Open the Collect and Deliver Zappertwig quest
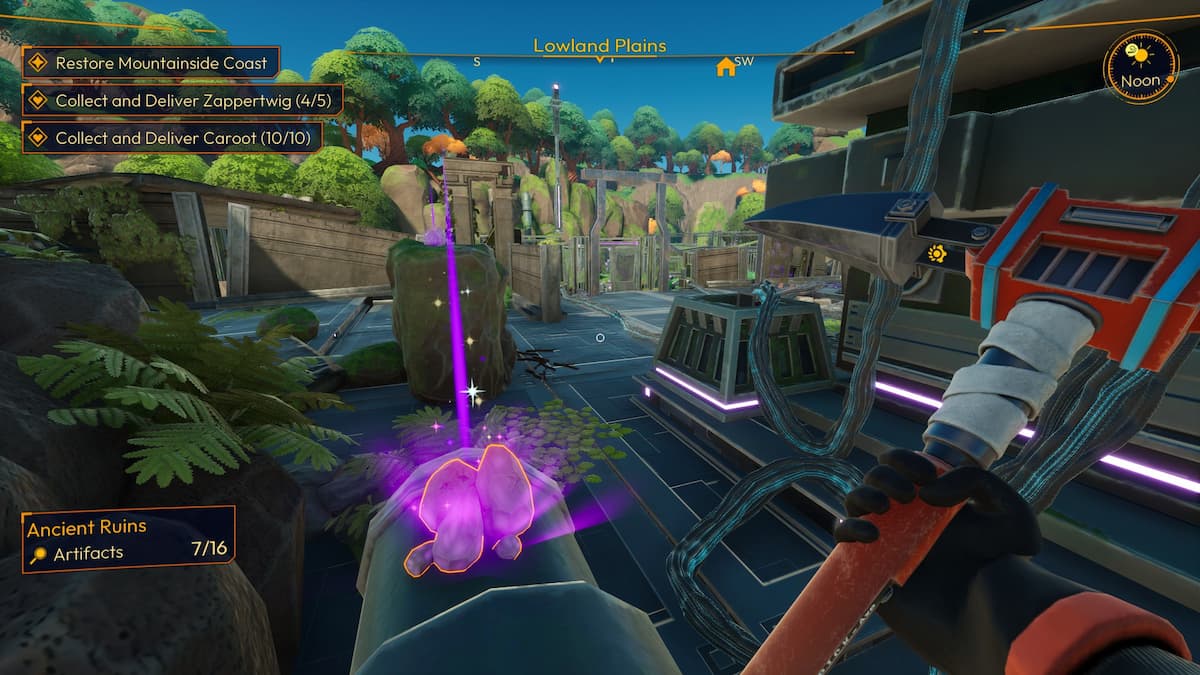The height and width of the screenshot is (675, 1200). click(183, 100)
